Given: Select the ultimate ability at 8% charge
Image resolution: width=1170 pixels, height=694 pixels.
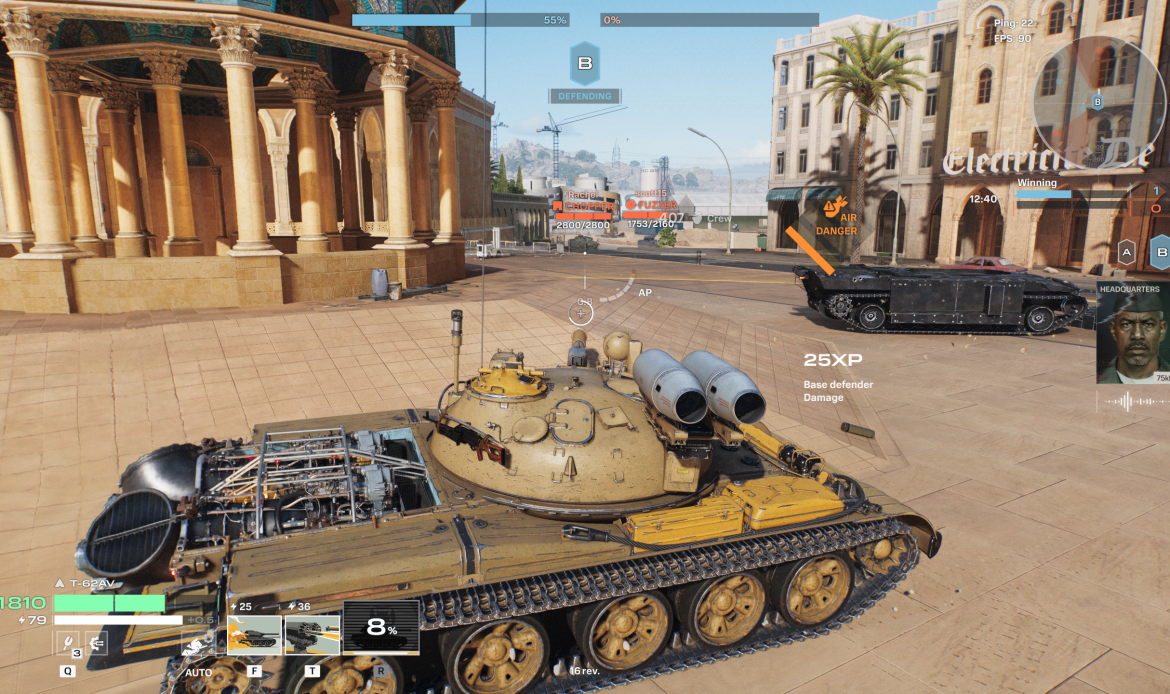Looking at the screenshot, I should pos(381,628).
